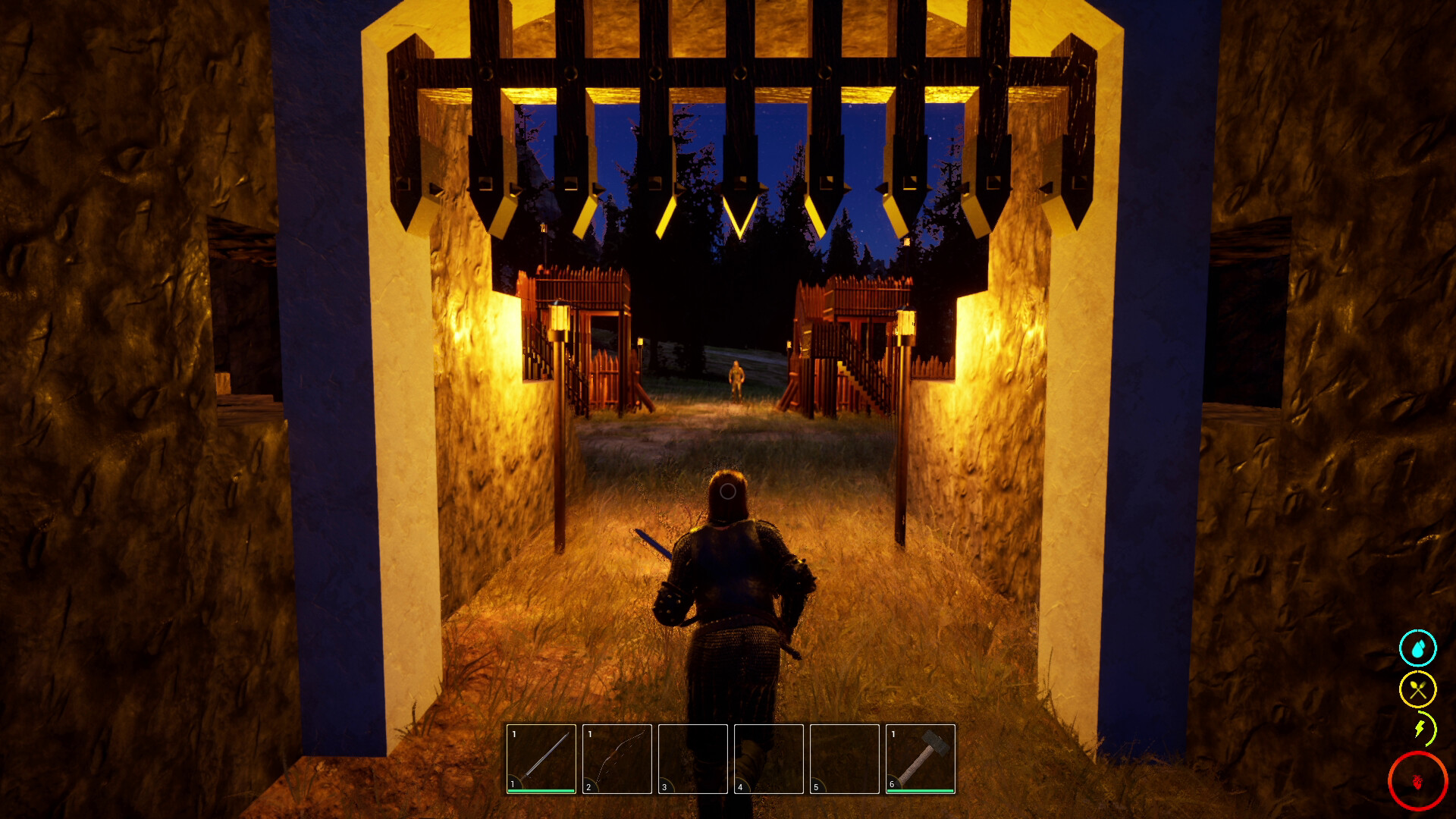Click the item count badge on the hammer slot

[x=893, y=734]
